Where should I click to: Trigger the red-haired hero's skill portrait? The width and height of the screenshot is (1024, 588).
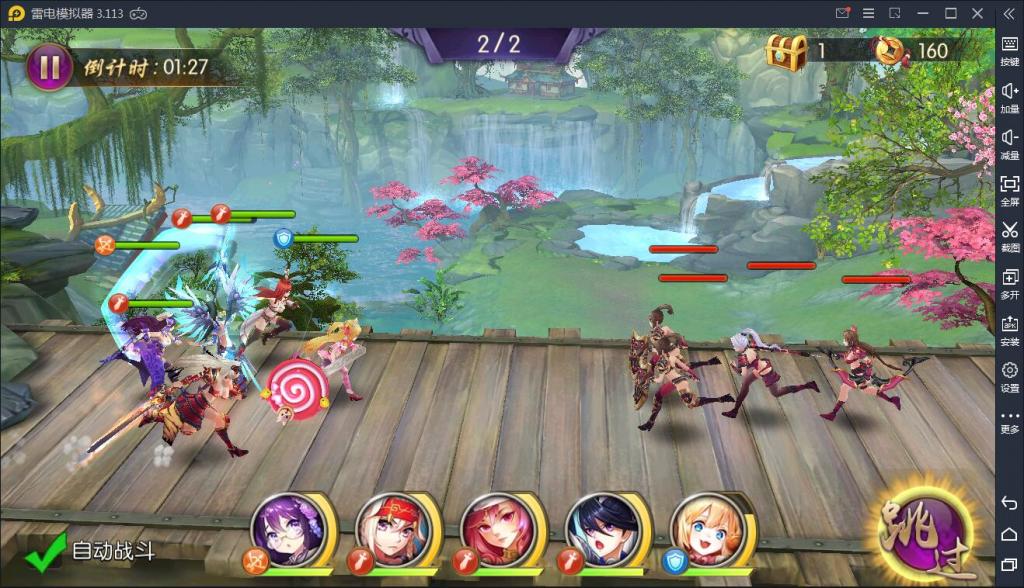point(498,530)
